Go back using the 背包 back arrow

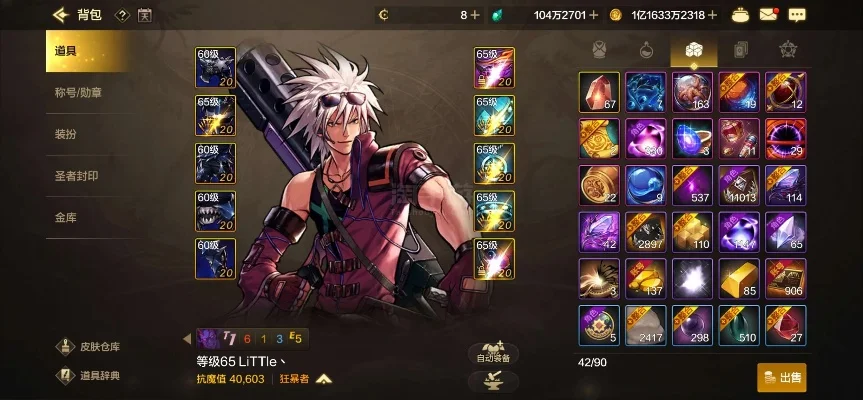(x=60, y=15)
